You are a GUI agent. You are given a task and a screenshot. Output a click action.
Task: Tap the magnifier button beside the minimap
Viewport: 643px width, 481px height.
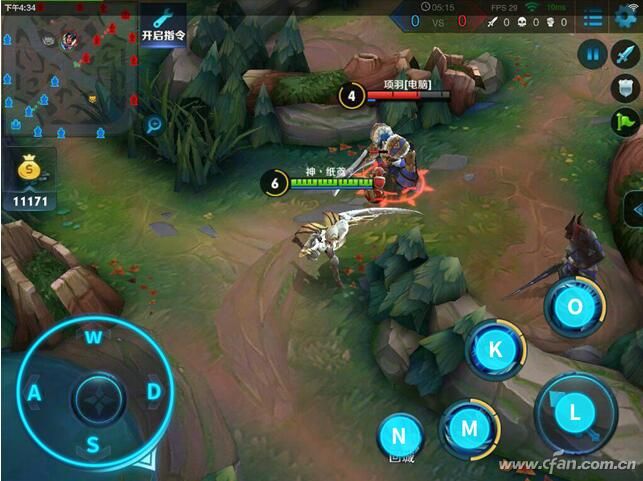click(155, 125)
